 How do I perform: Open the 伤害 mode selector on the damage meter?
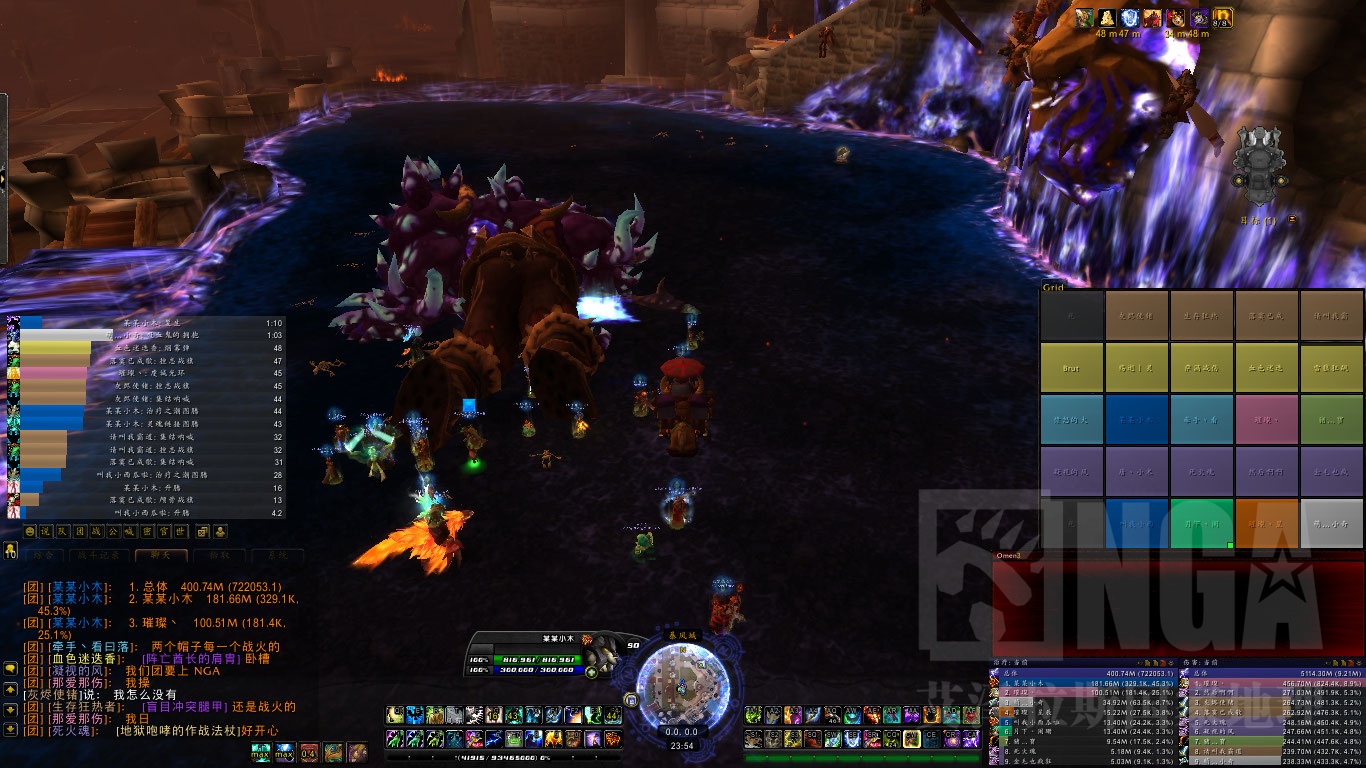click(x=1190, y=661)
